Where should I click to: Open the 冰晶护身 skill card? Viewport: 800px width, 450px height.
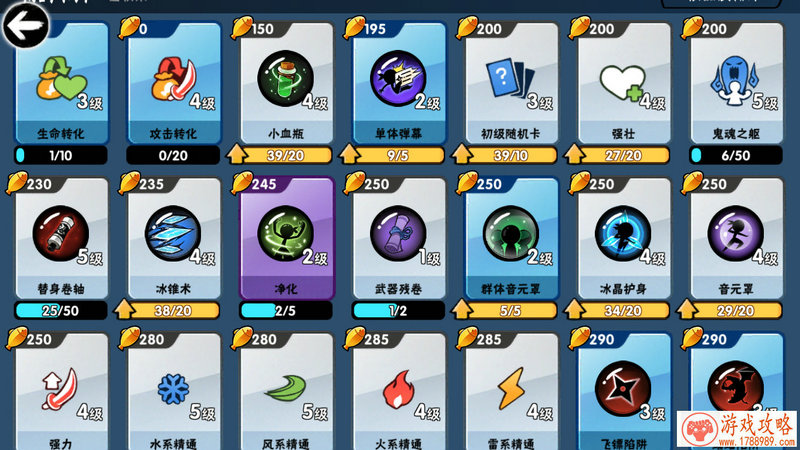[623, 238]
